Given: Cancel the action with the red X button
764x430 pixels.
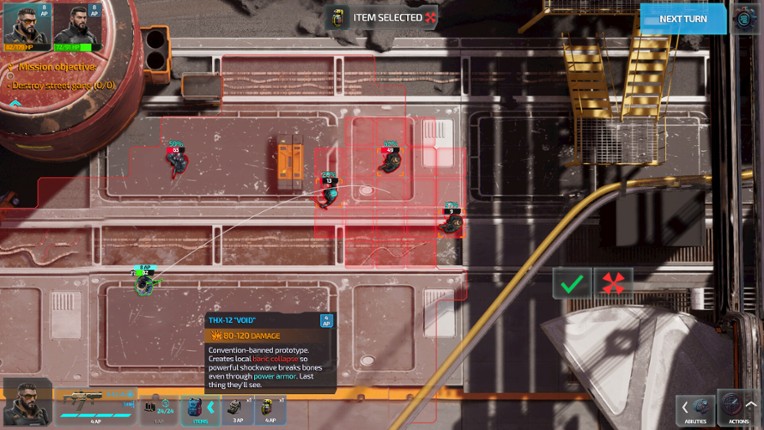Looking at the screenshot, I should point(613,283).
